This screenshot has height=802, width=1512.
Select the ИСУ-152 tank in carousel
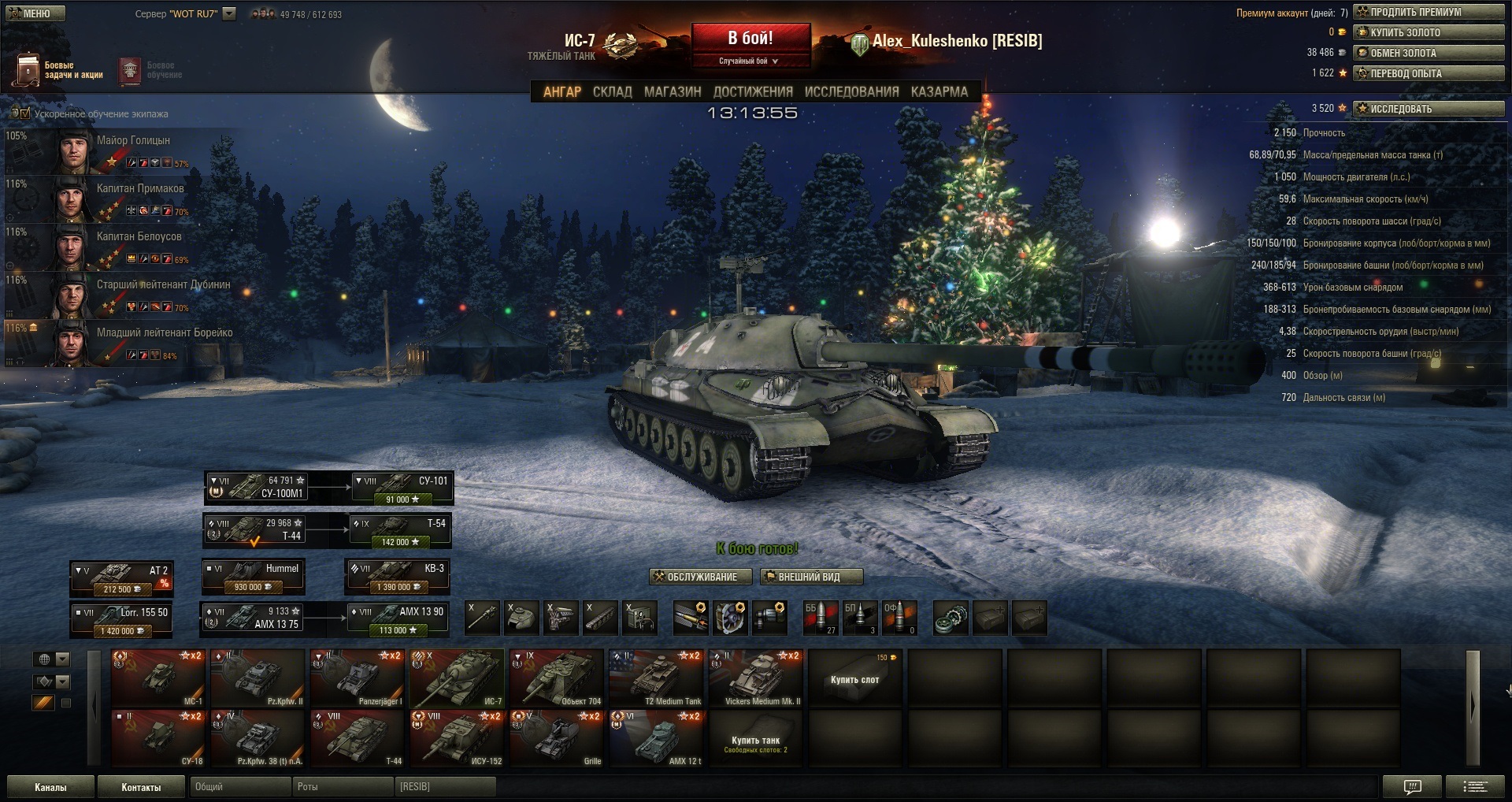[x=457, y=737]
